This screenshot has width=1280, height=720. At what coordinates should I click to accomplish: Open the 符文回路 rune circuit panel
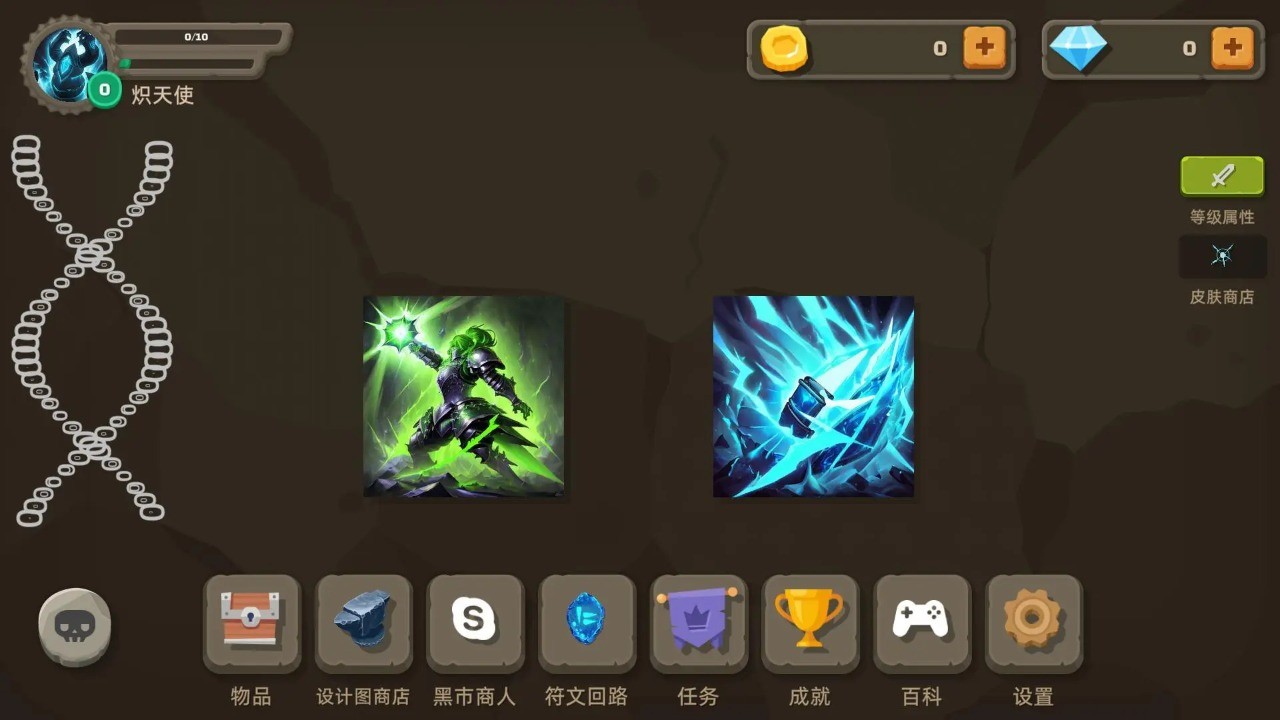coord(587,620)
